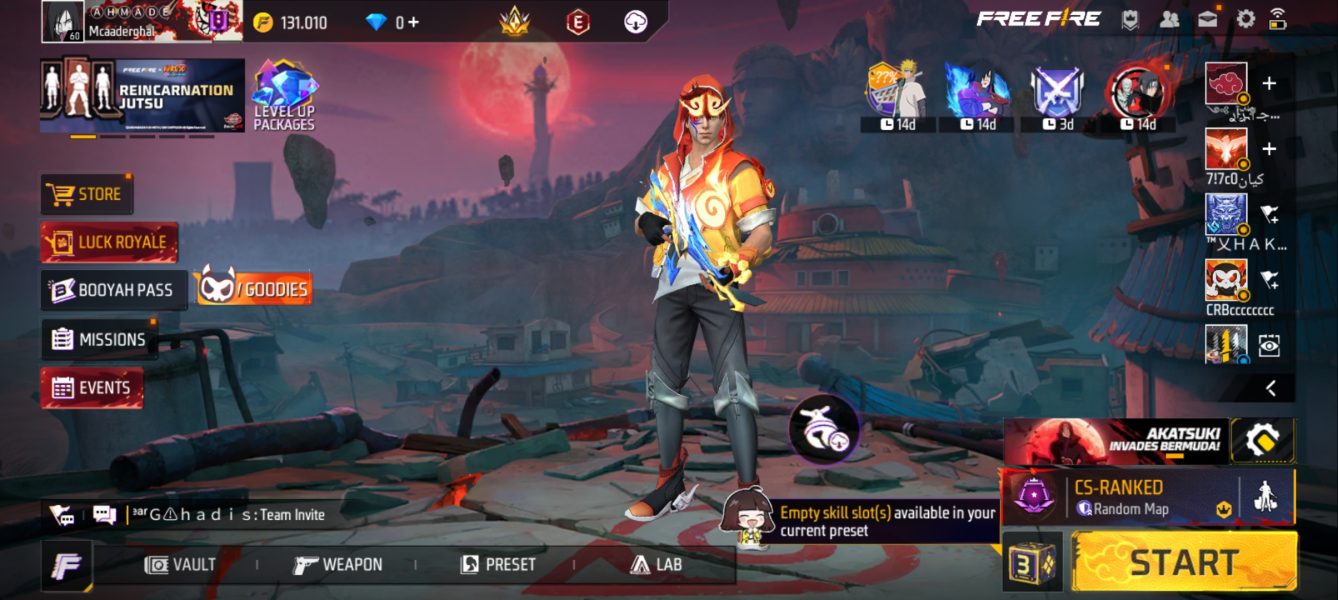
Task: Open the Vault tab
Action: pos(180,565)
